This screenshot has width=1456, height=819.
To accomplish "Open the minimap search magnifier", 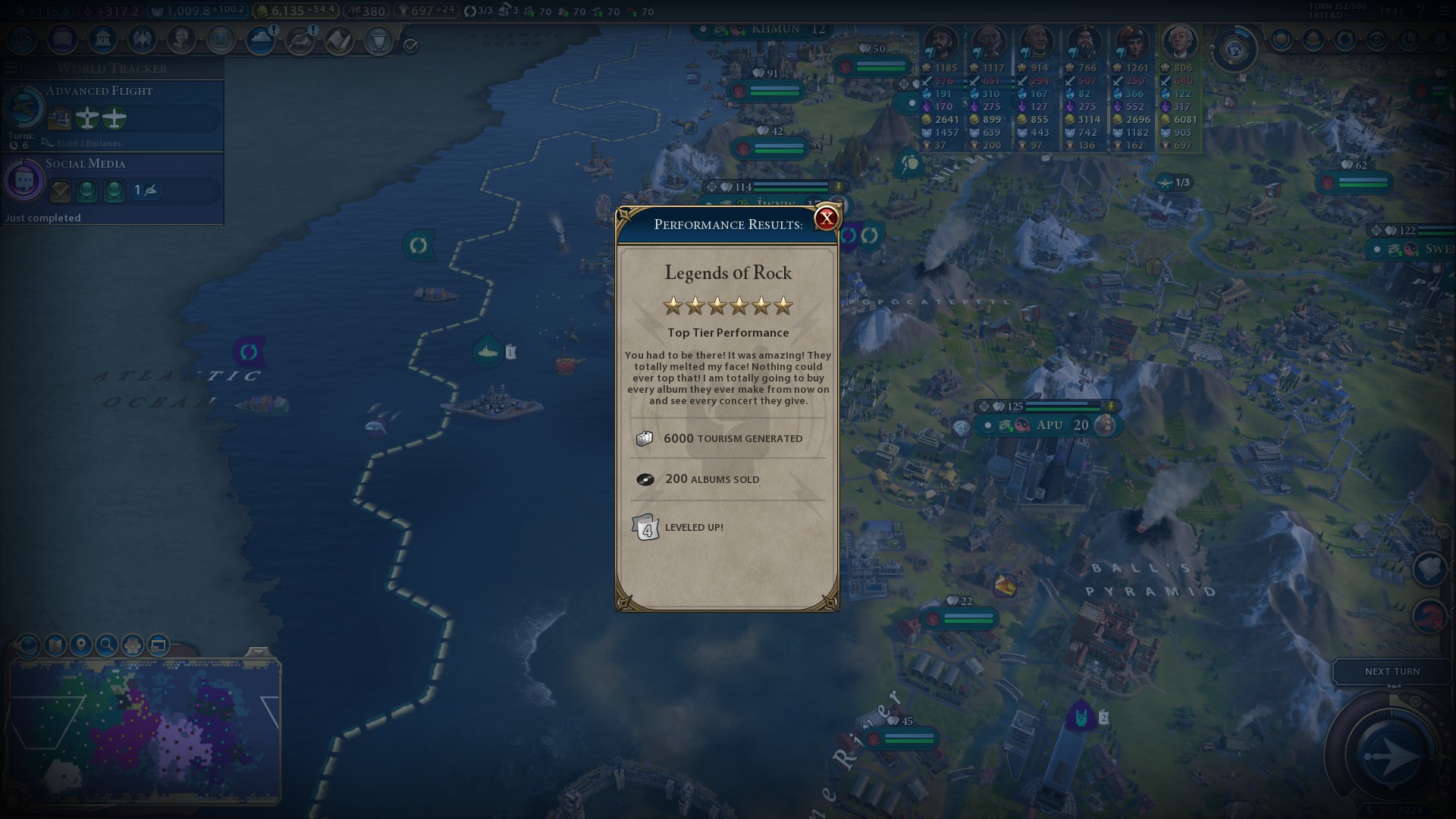I will tap(107, 645).
